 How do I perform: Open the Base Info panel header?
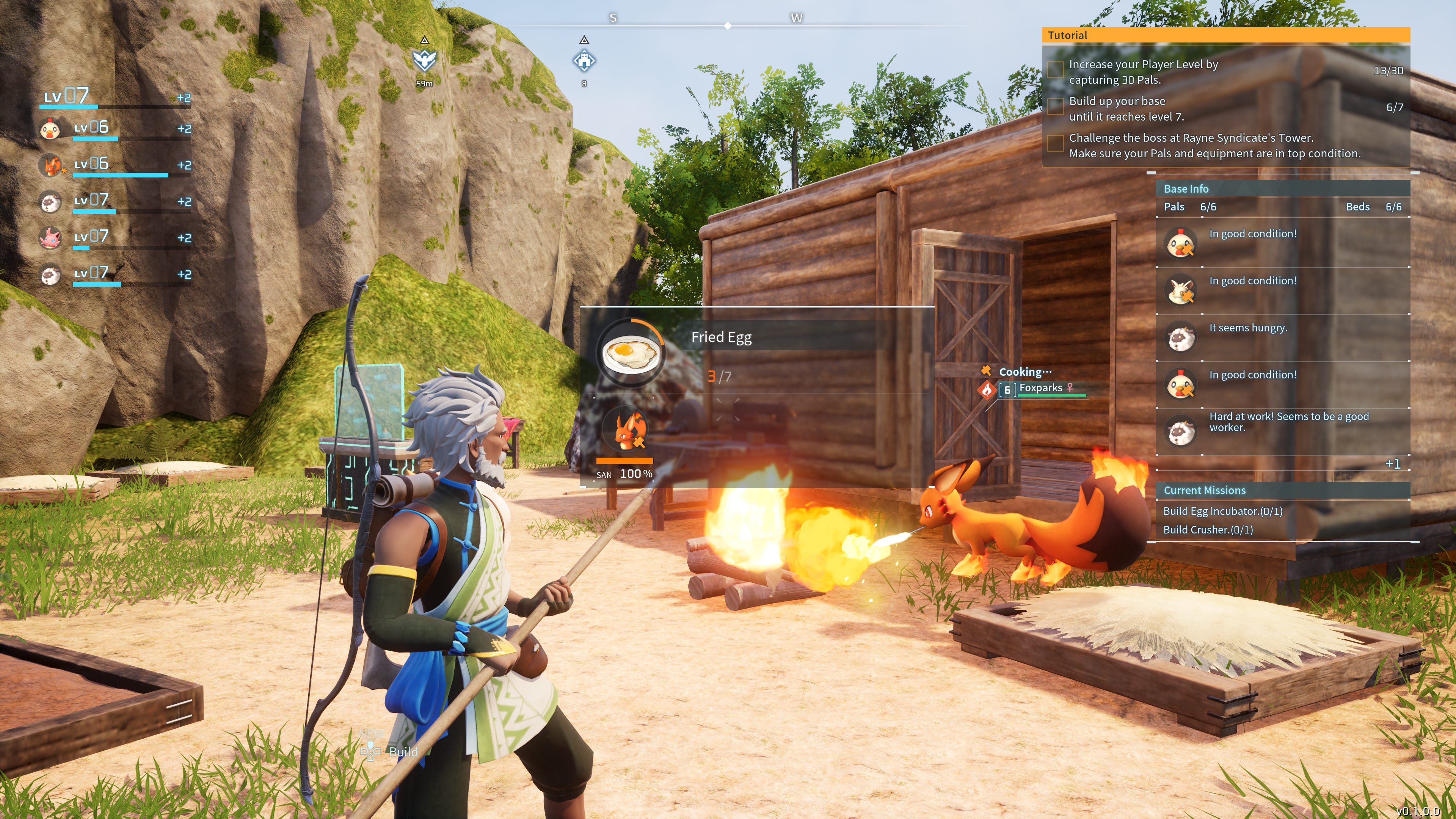click(1186, 189)
